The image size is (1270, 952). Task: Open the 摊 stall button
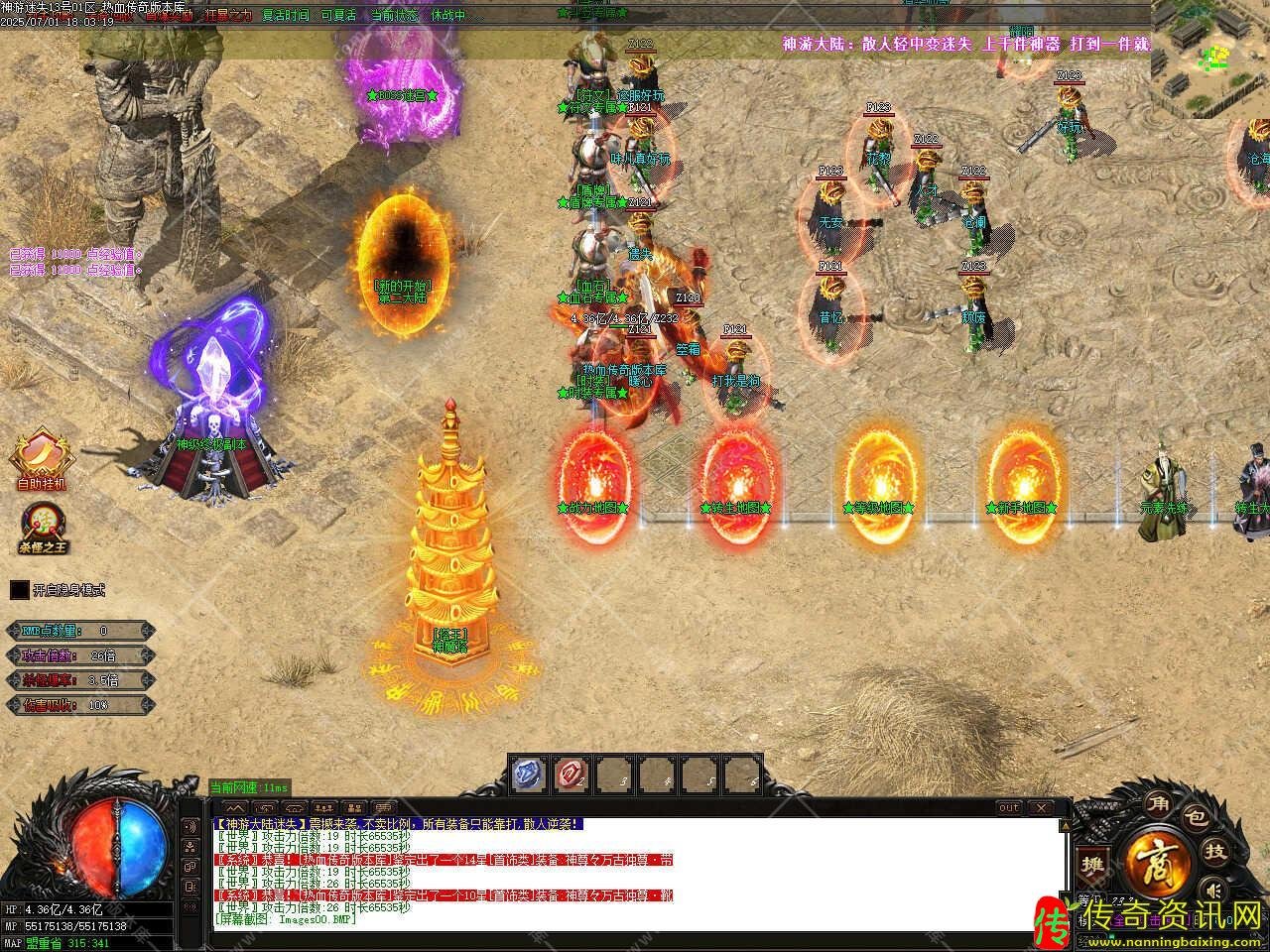tap(1094, 864)
